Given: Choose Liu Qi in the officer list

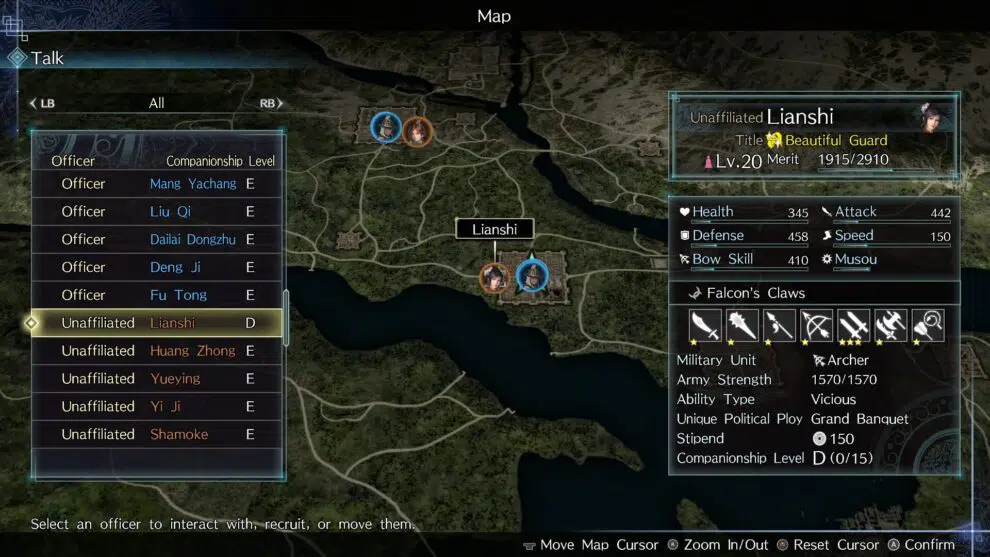Looking at the screenshot, I should (157, 212).
